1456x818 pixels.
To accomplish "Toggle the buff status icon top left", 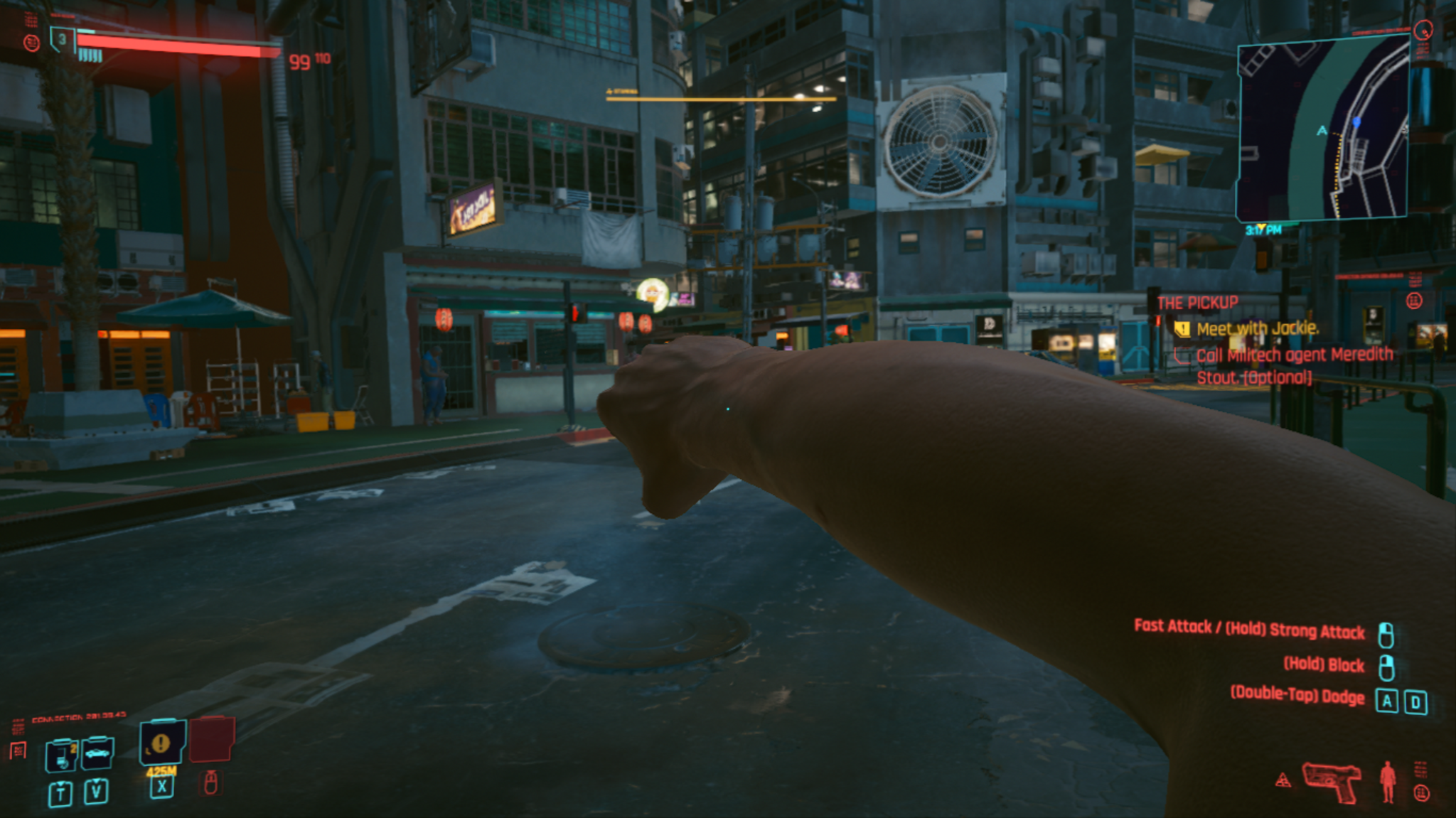I will tap(32, 43).
